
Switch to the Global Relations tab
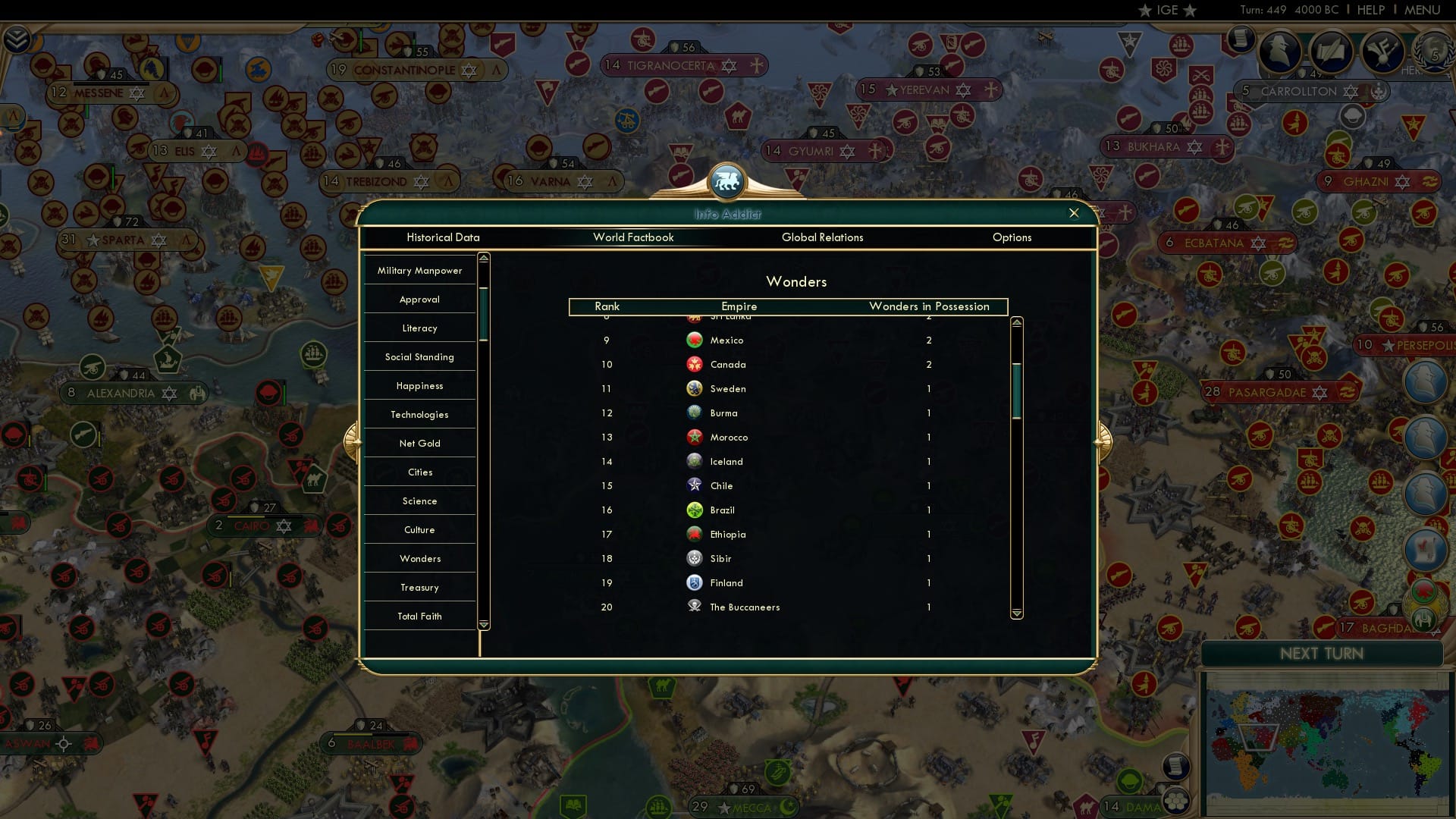[823, 237]
